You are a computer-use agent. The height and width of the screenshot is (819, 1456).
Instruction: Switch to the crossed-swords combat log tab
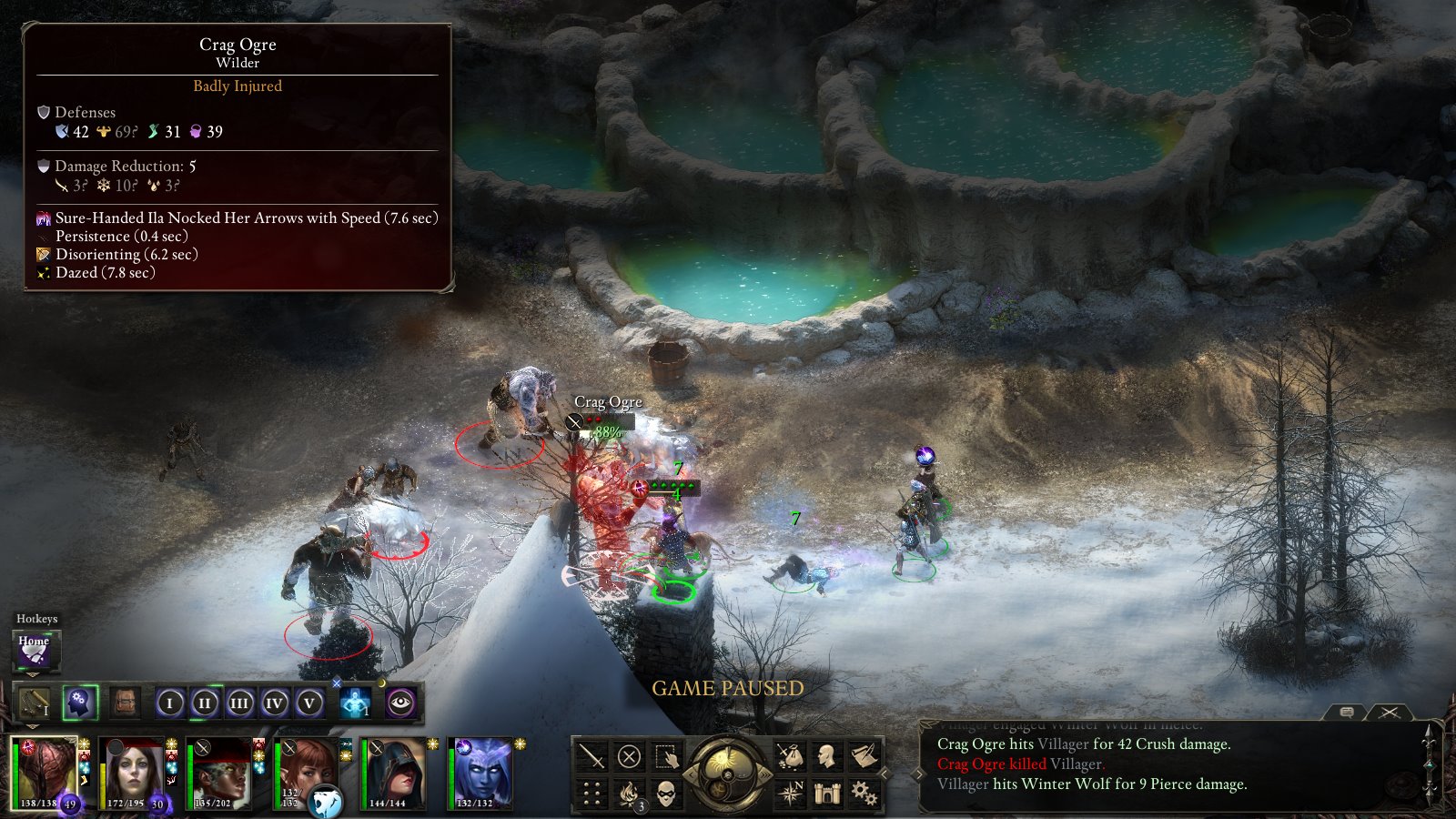(x=1389, y=712)
